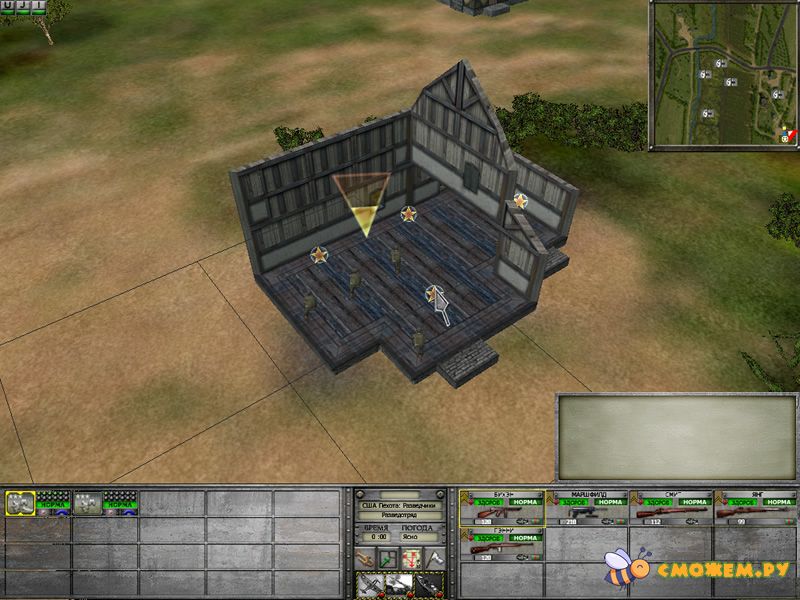Open the map with red arrows icon

tap(410, 557)
